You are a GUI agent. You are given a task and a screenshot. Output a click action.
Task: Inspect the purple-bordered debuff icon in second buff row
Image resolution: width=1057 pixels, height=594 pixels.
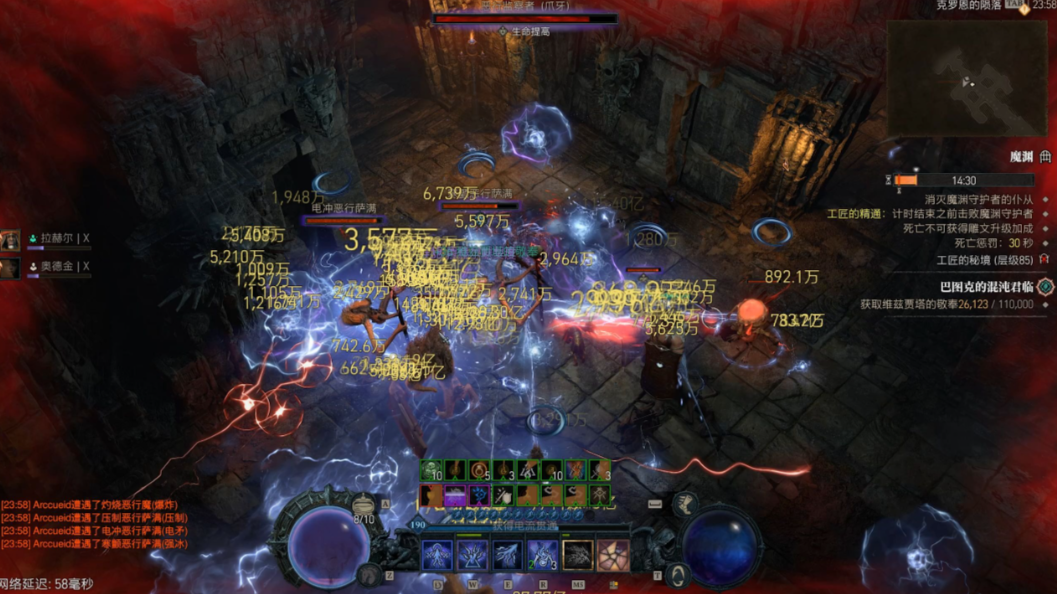[454, 494]
